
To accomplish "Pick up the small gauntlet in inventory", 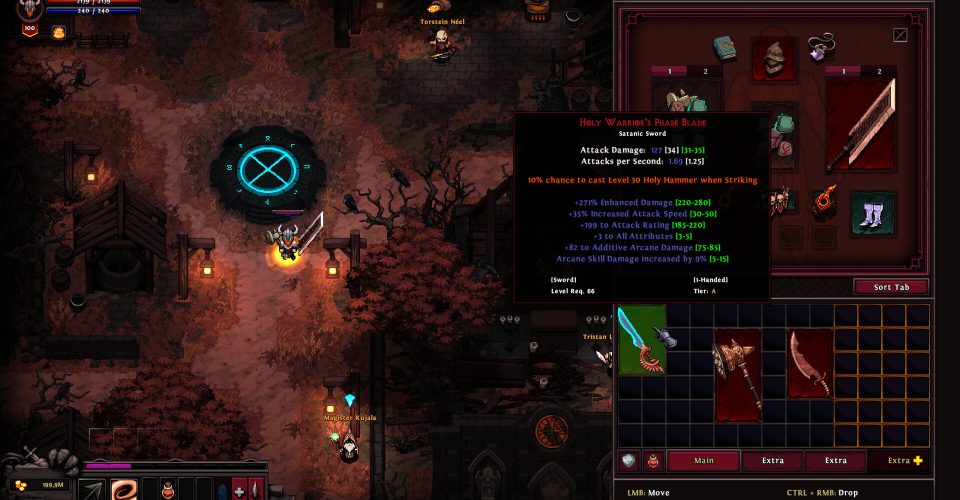I will tap(666, 339).
